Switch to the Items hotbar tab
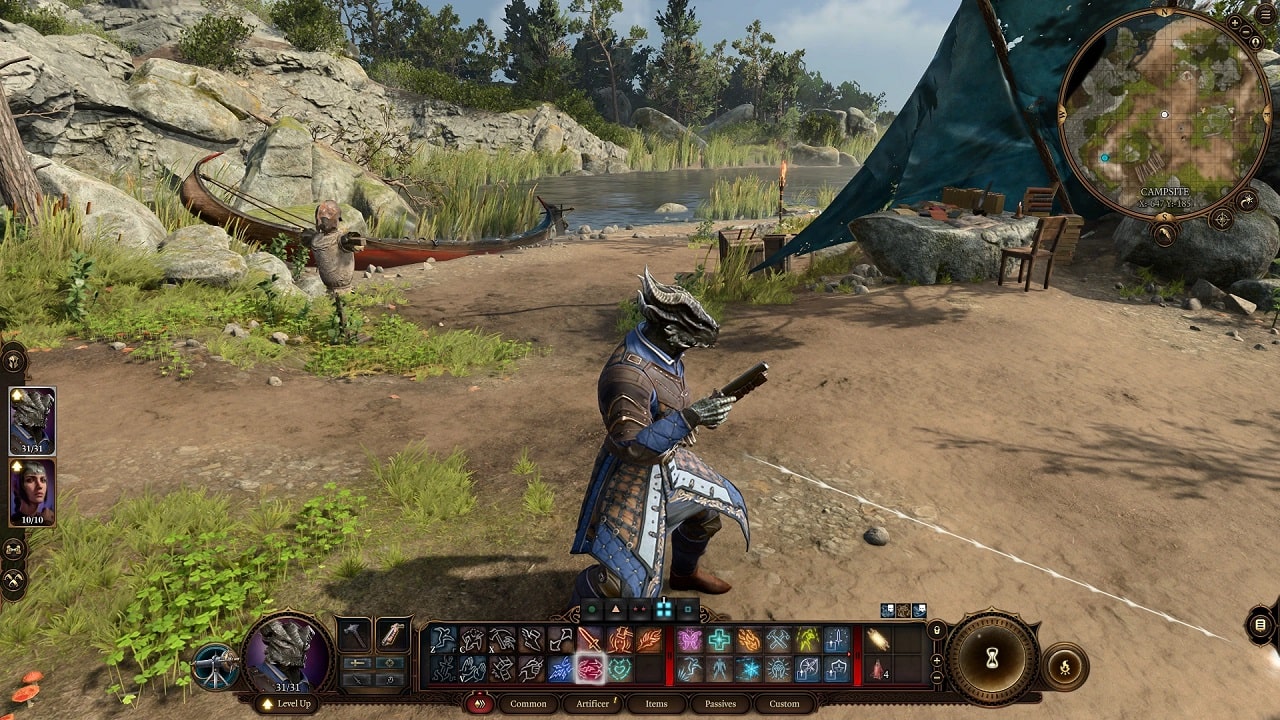The image size is (1280, 720). coord(656,704)
